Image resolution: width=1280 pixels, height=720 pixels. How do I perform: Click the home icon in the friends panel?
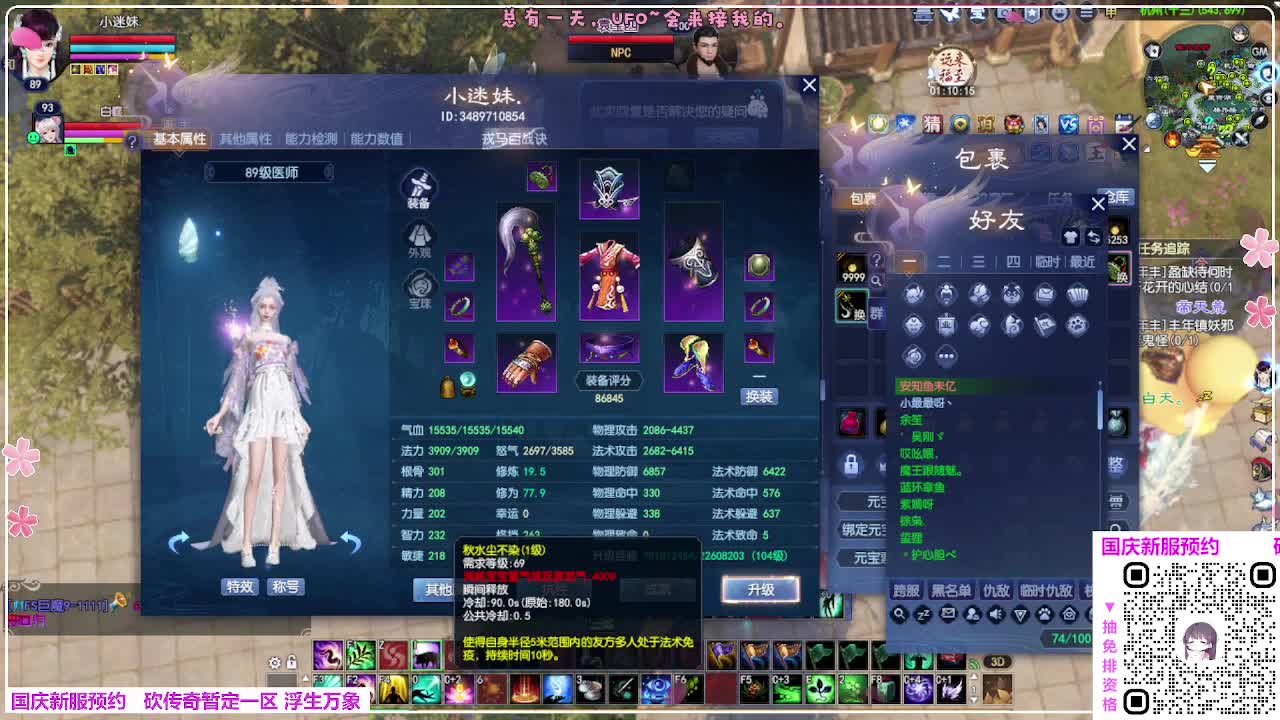pyautogui.click(x=1069, y=614)
